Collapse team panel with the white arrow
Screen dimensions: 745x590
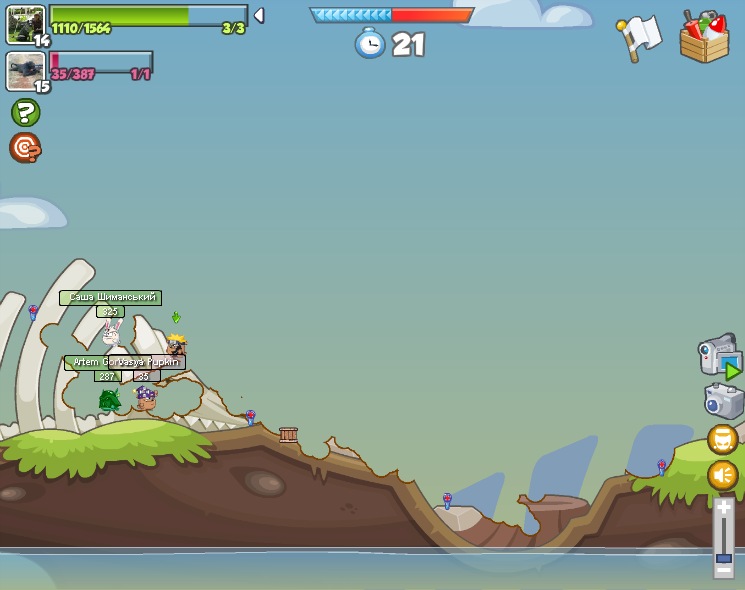click(259, 15)
